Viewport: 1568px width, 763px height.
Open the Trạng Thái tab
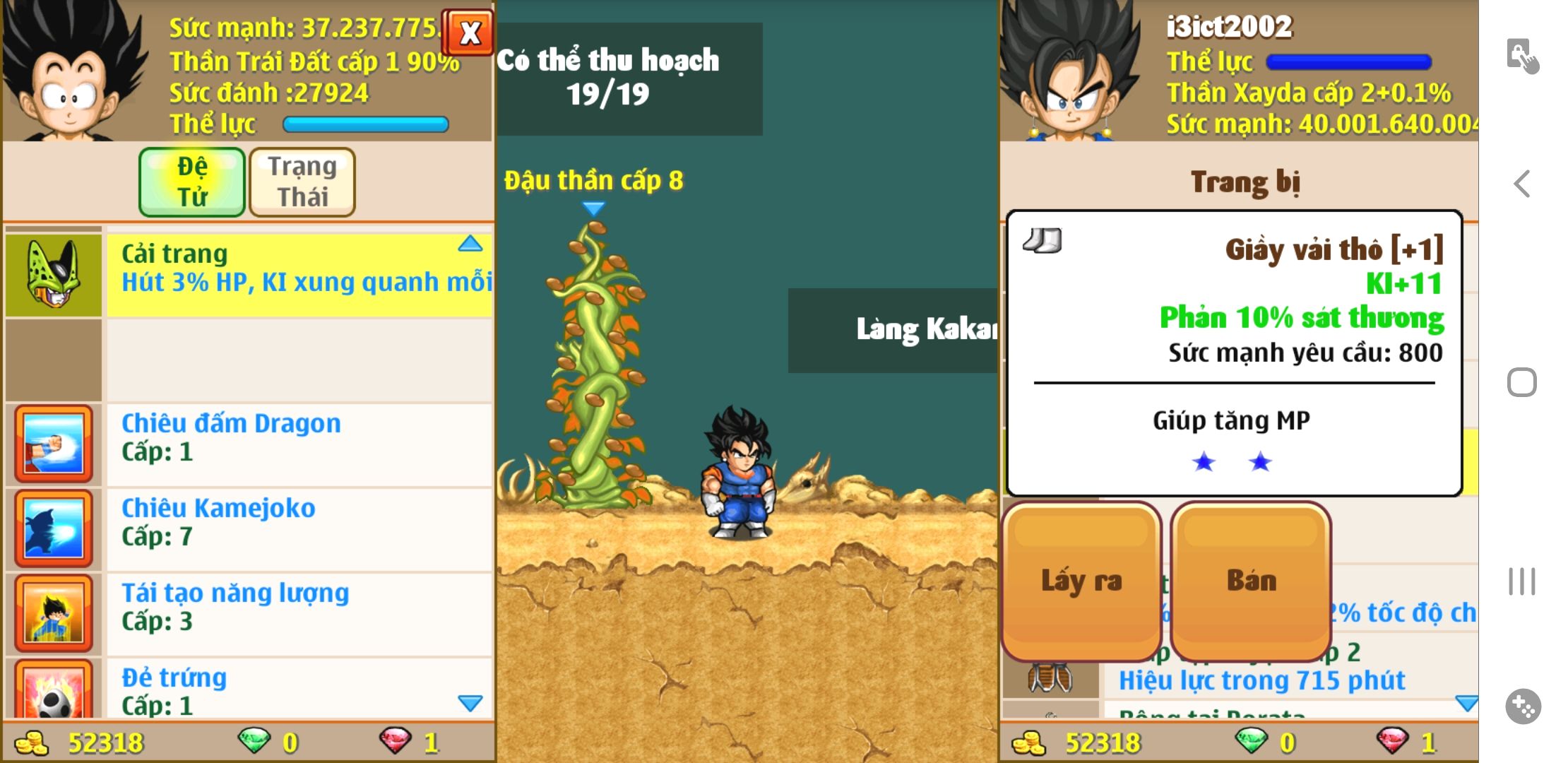(302, 182)
